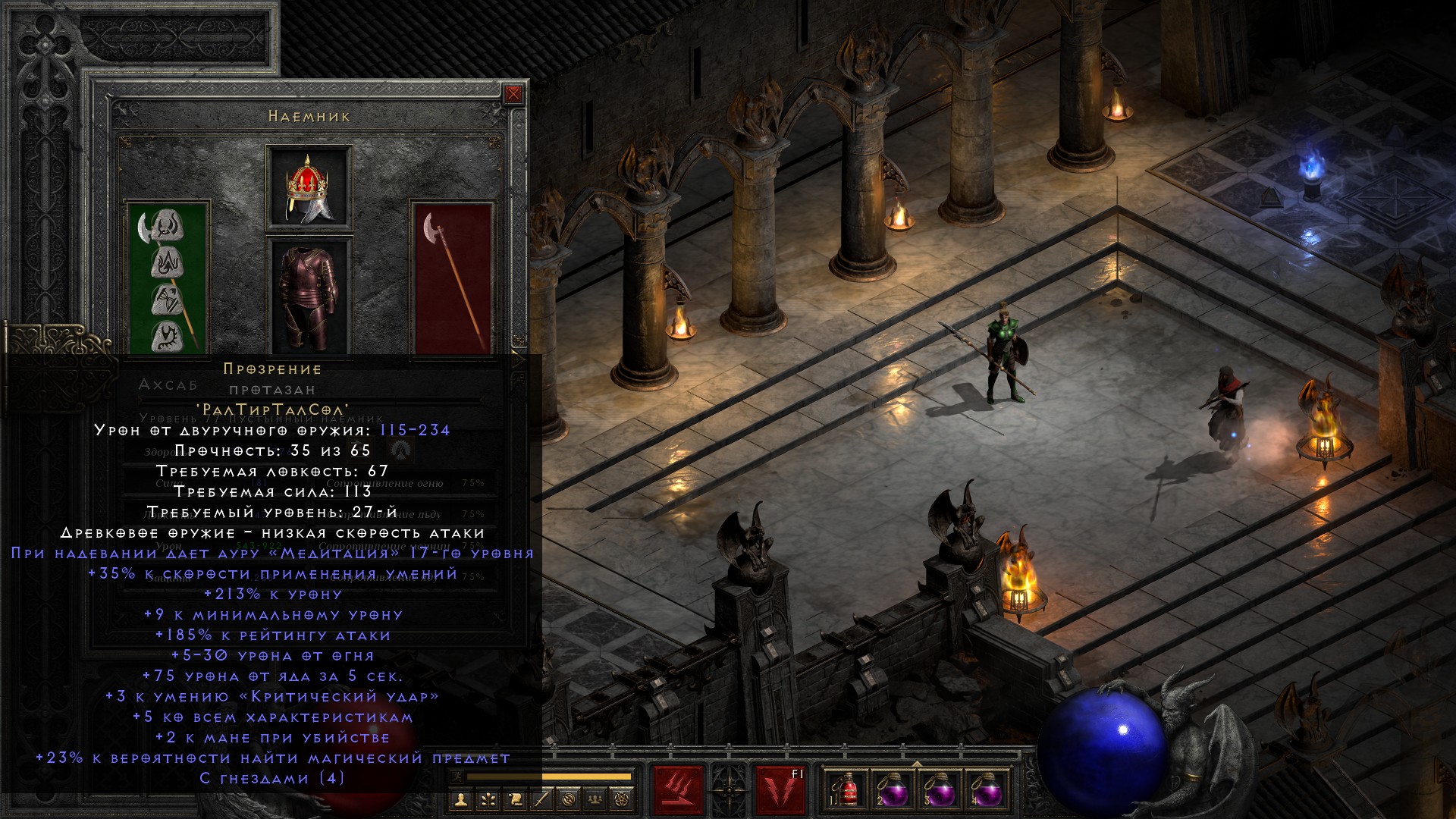Open the character screen from the mini menu

pyautogui.click(x=460, y=799)
